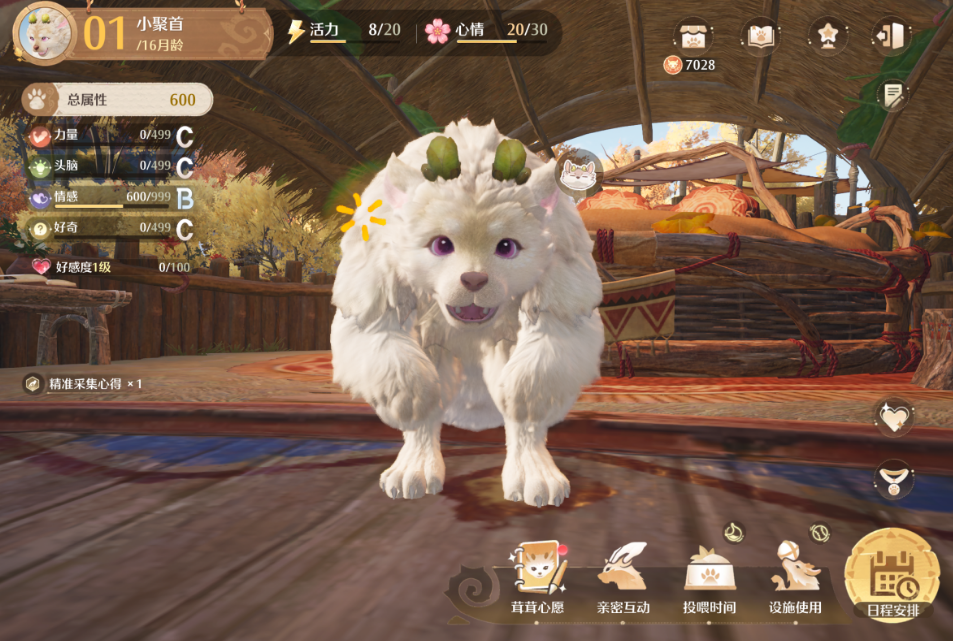This screenshot has width=953, height=641.
Task: Open 设施使用 facility option
Action: click(x=795, y=578)
